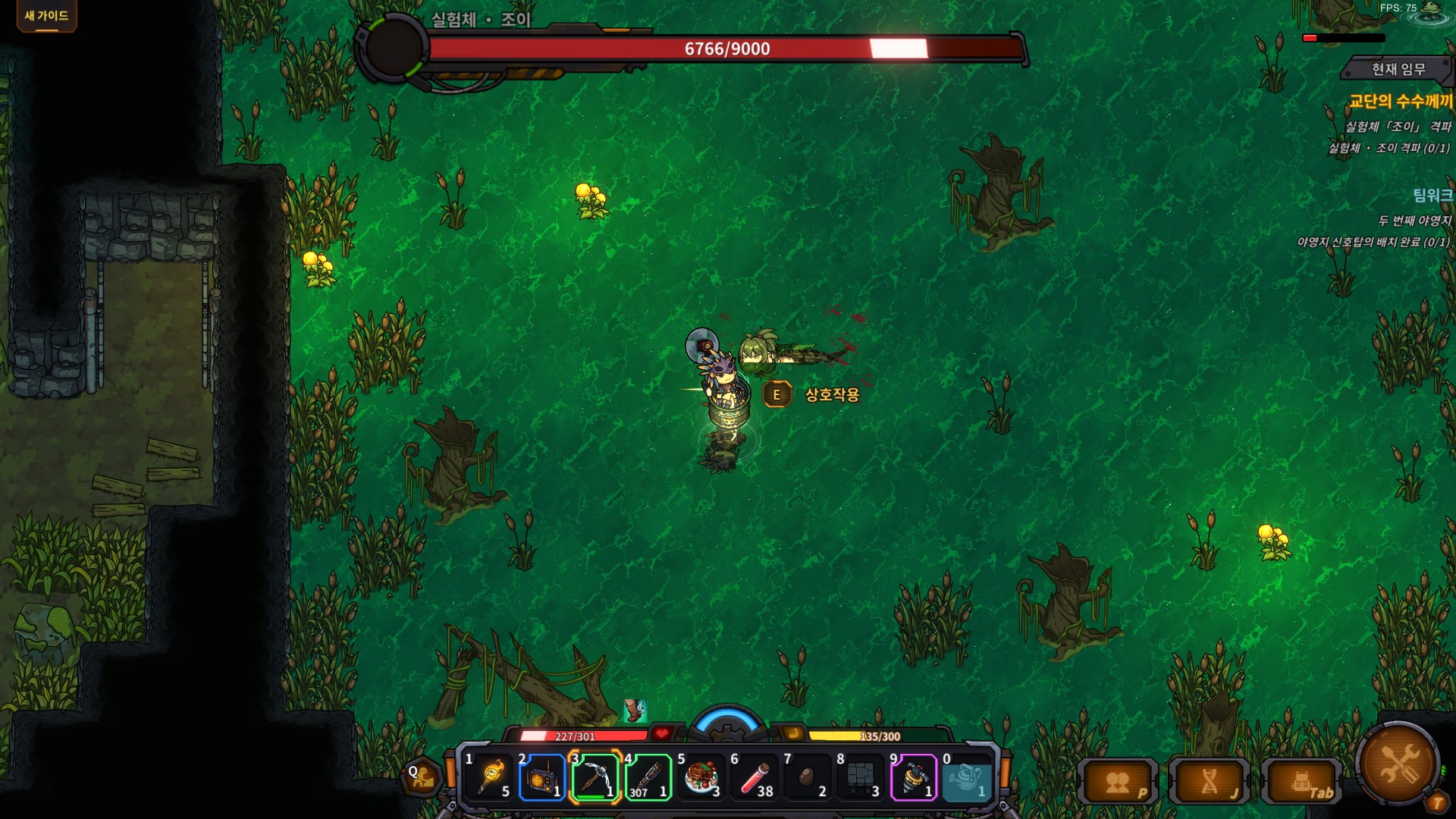Viewport: 1456px width, 819px height.
Task: Select the rifle weapon hotbar slot
Action: point(648,777)
